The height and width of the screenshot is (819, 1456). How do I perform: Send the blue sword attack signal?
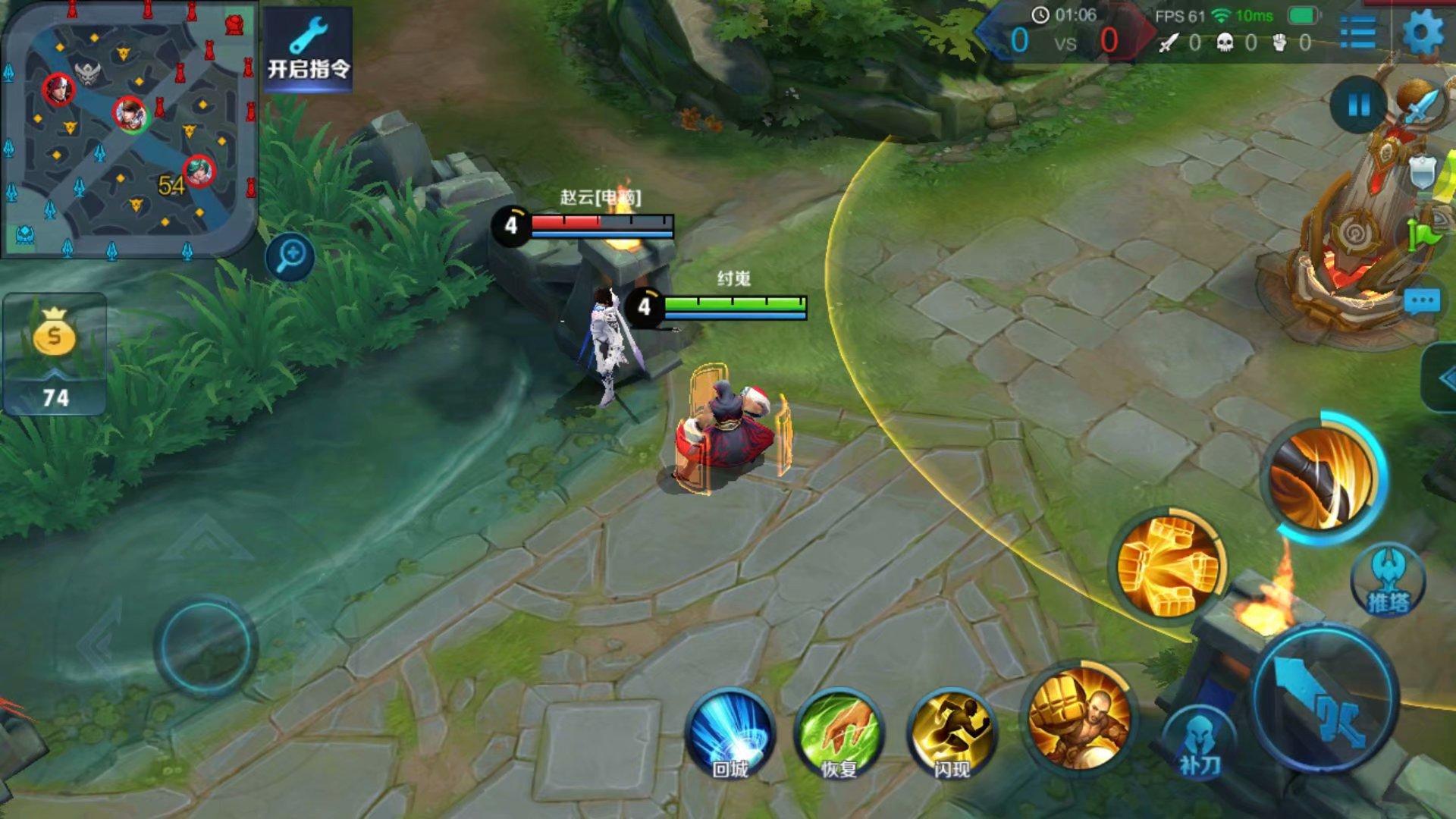click(x=1421, y=108)
